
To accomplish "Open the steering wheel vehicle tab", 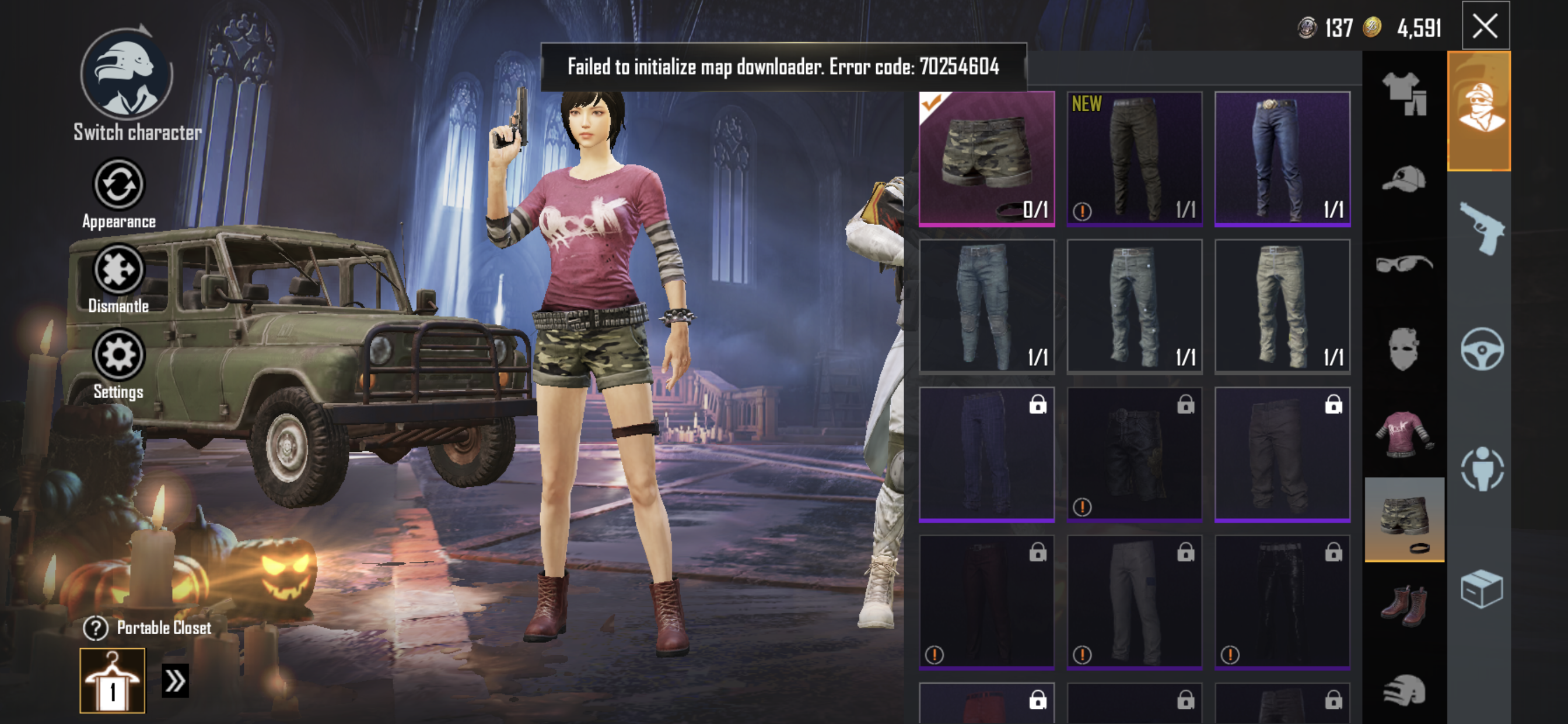I will click(1482, 349).
